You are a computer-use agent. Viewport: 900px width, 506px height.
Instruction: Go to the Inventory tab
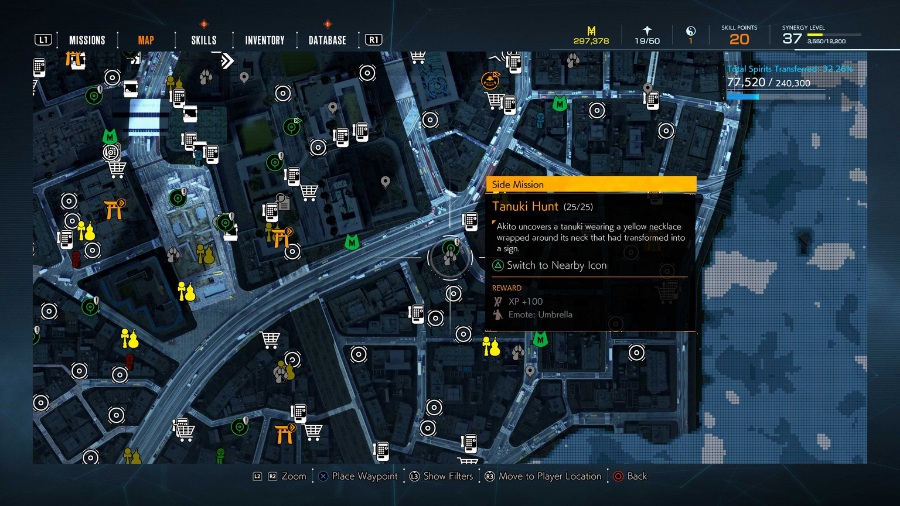[x=265, y=41]
